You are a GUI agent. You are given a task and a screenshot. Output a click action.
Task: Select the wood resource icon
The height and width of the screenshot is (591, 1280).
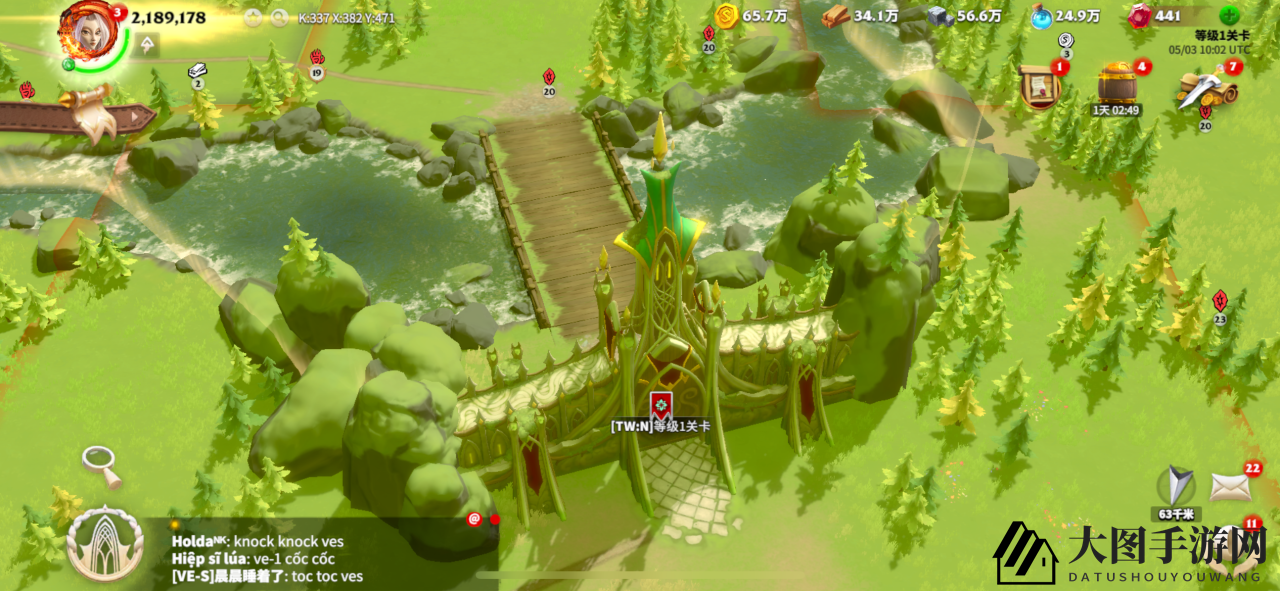tap(836, 16)
